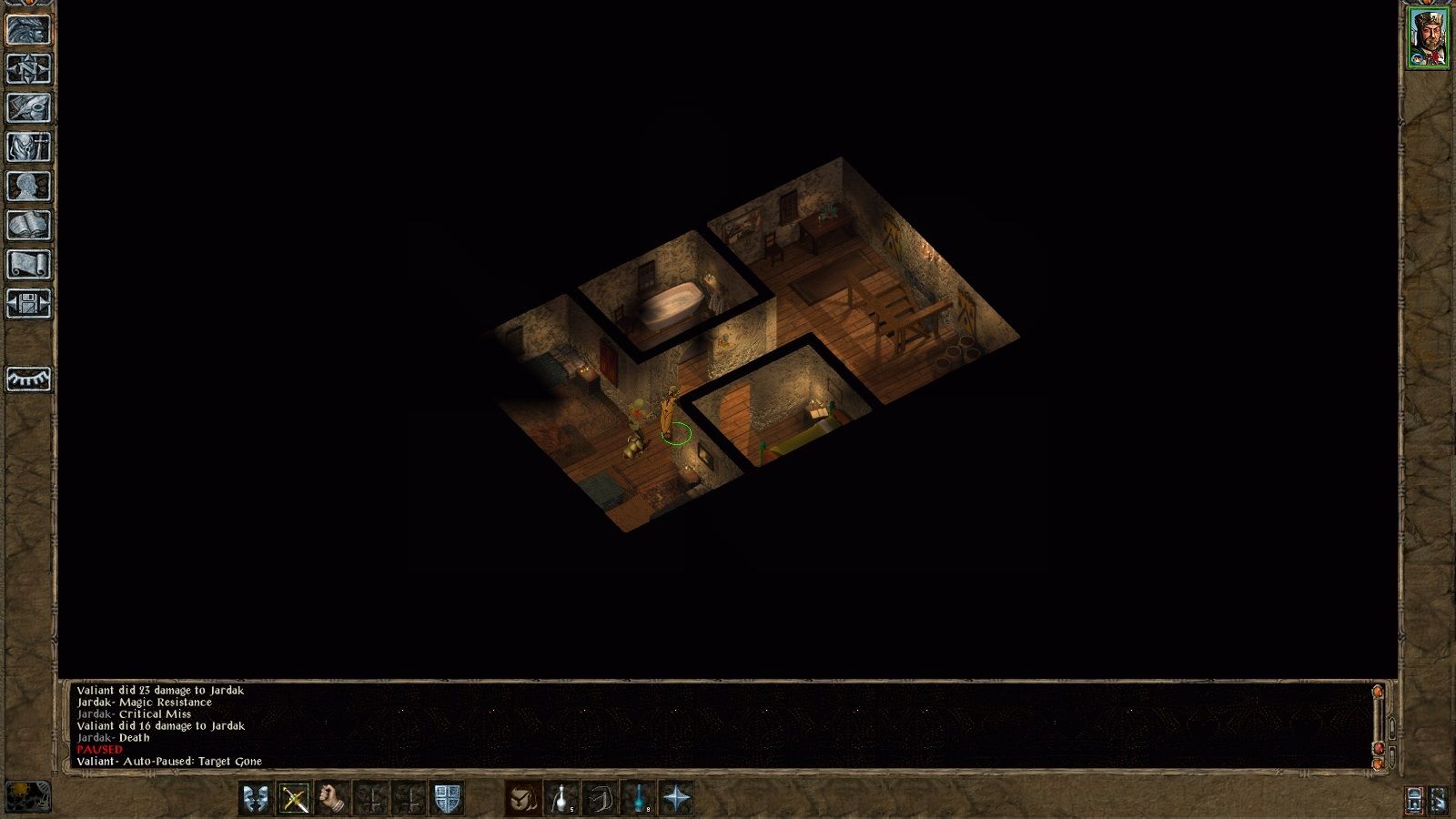1456x819 pixels.
Task: Drink the quick potion with 5 charges
Action: [561, 799]
